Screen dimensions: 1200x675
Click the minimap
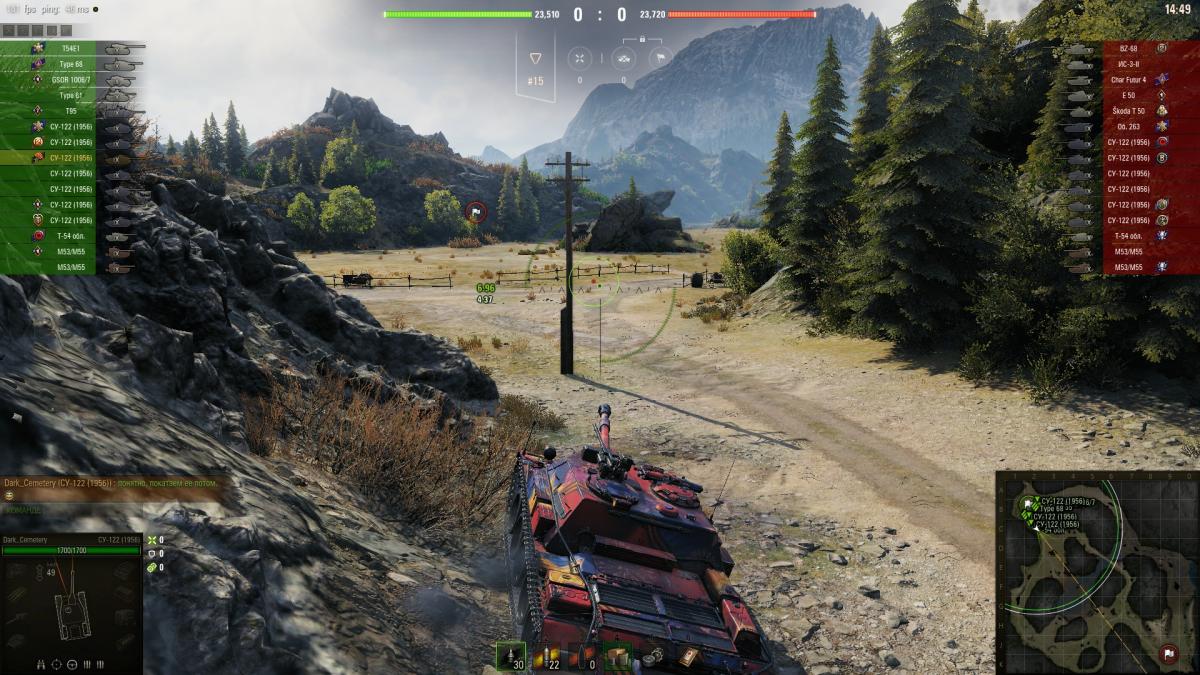[x=1096, y=571]
